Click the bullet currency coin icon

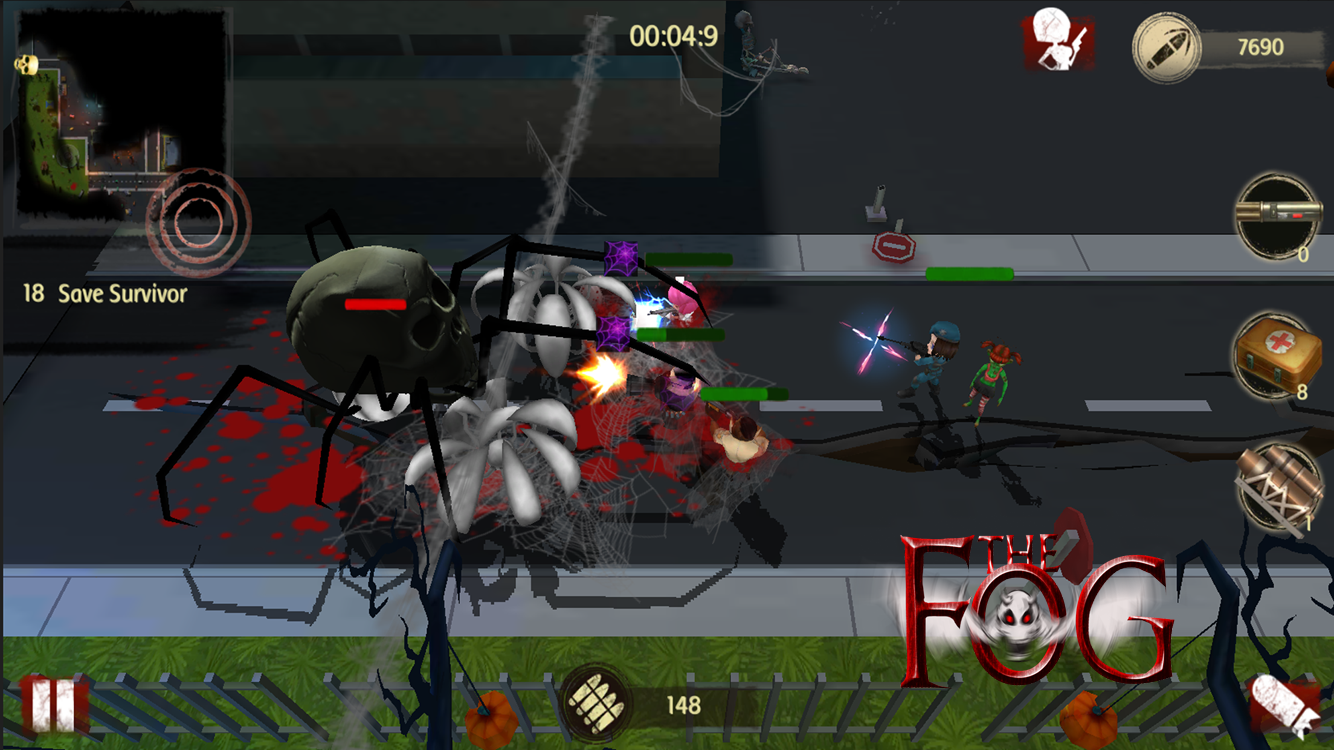point(1166,47)
